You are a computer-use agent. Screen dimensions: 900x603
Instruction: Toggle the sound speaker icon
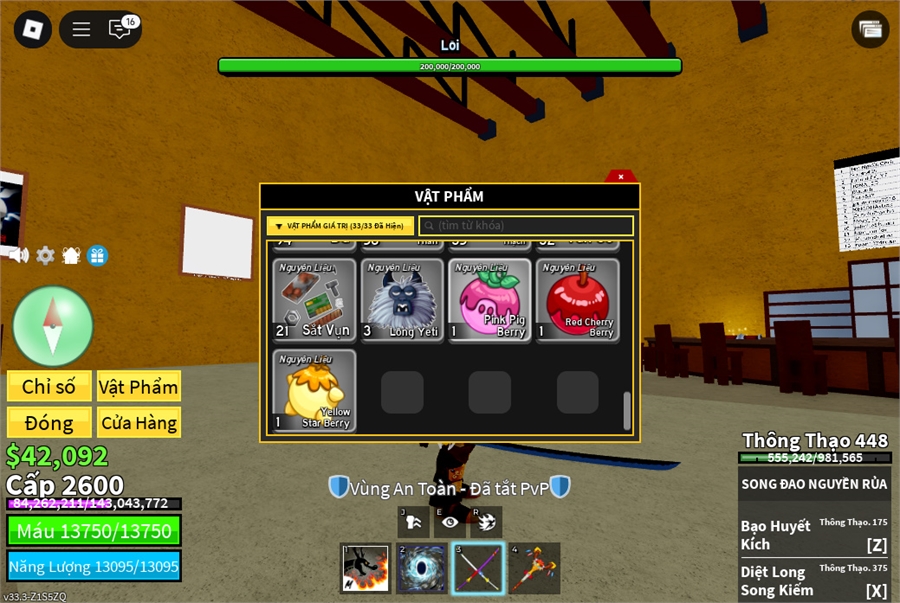point(19,255)
